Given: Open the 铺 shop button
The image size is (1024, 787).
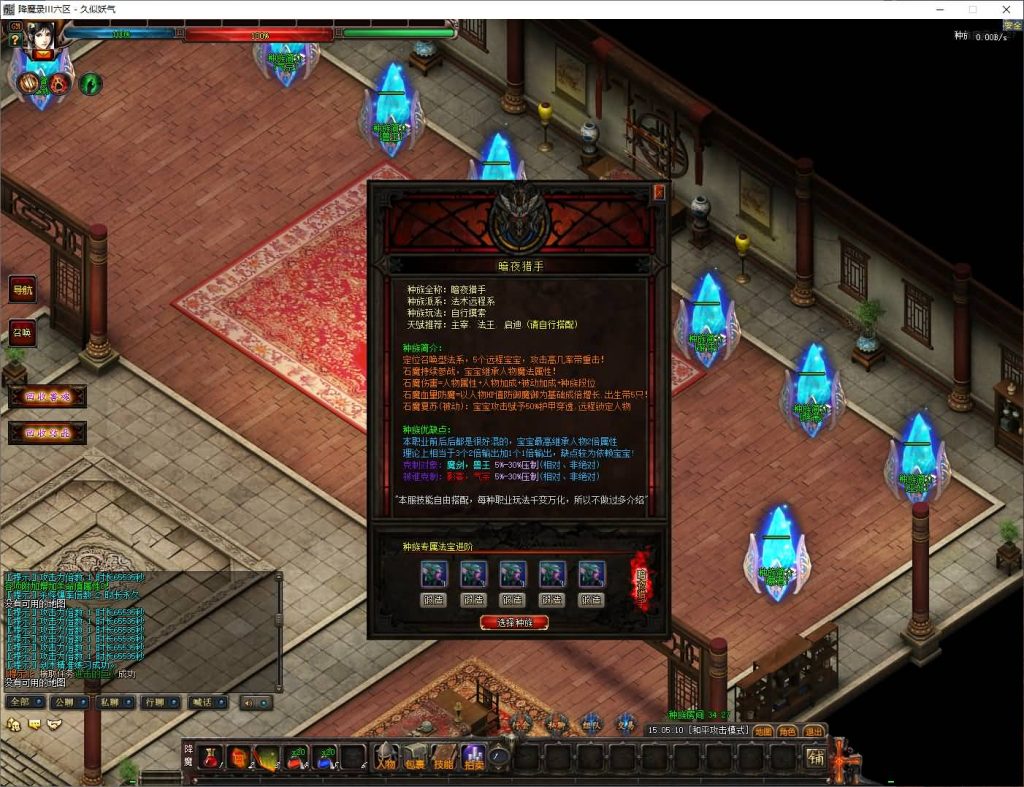Looking at the screenshot, I should [x=816, y=757].
